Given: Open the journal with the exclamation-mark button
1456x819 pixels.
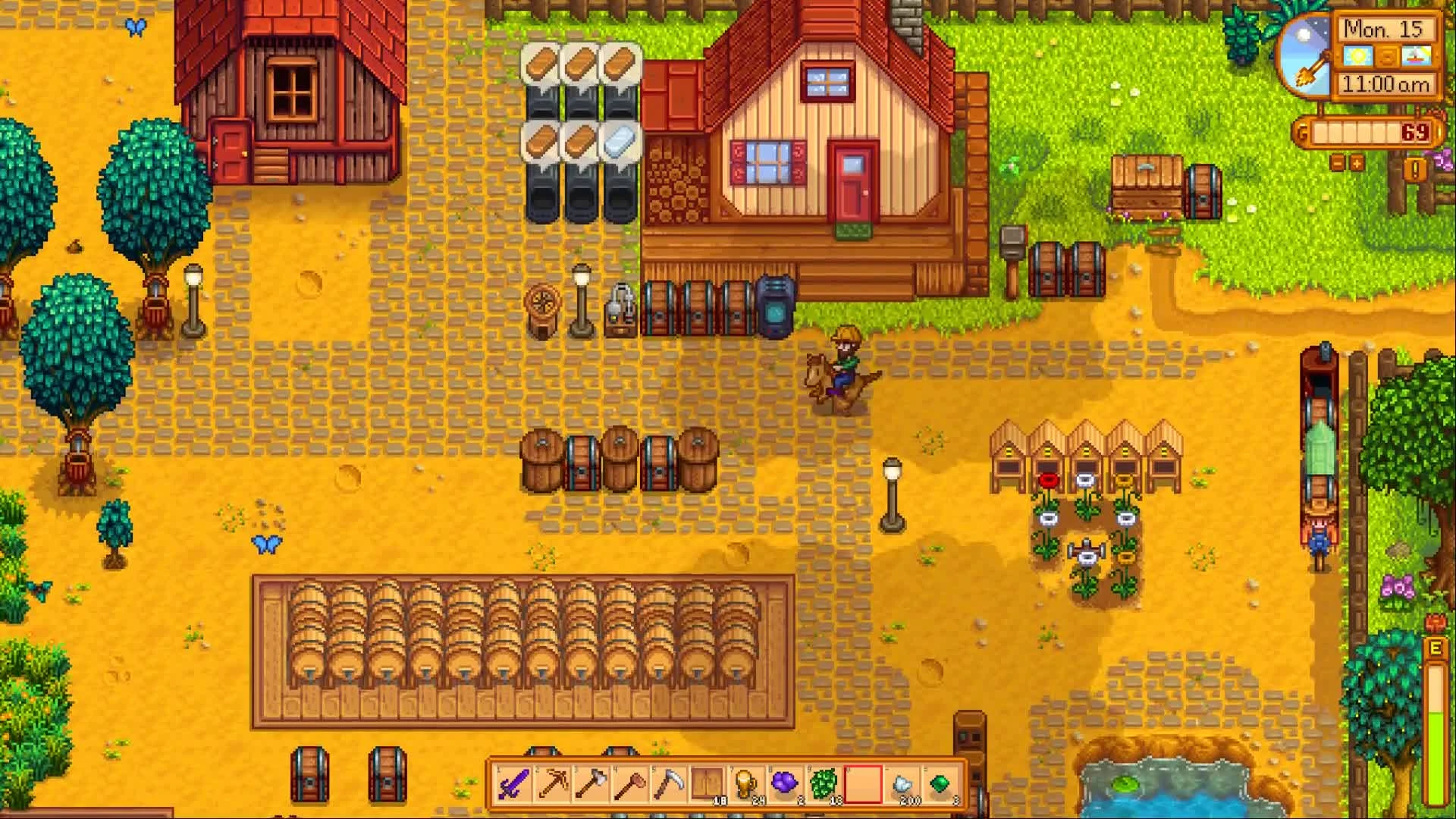Looking at the screenshot, I should click(x=1414, y=168).
